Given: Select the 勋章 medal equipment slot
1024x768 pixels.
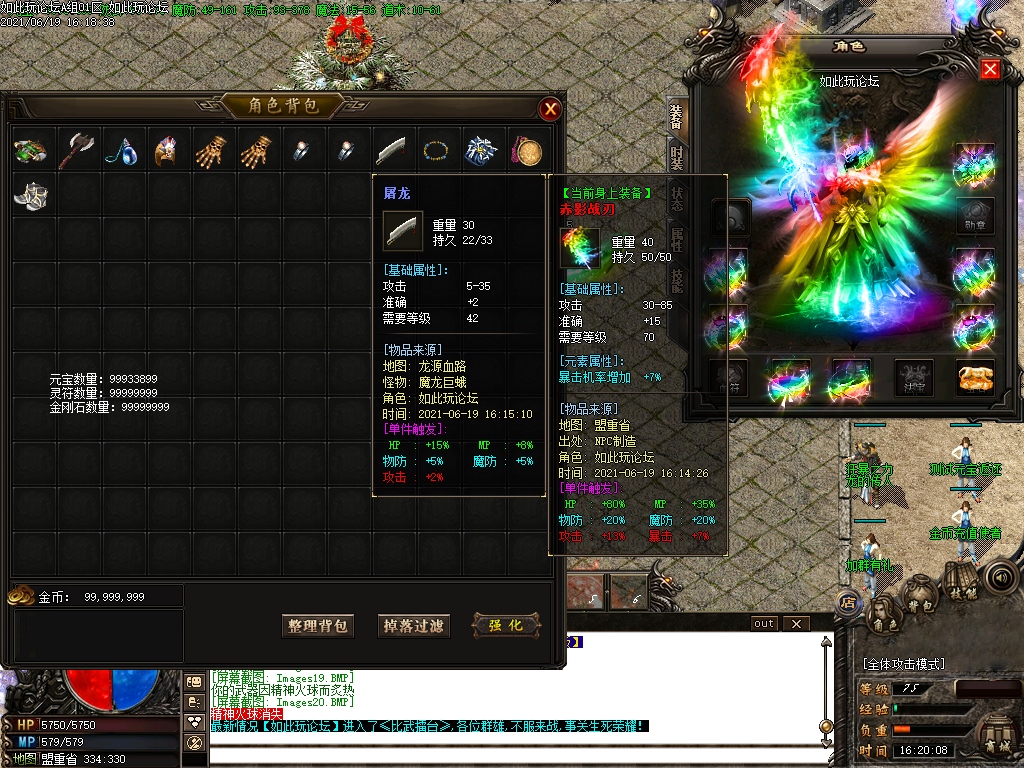Looking at the screenshot, I should point(975,213).
